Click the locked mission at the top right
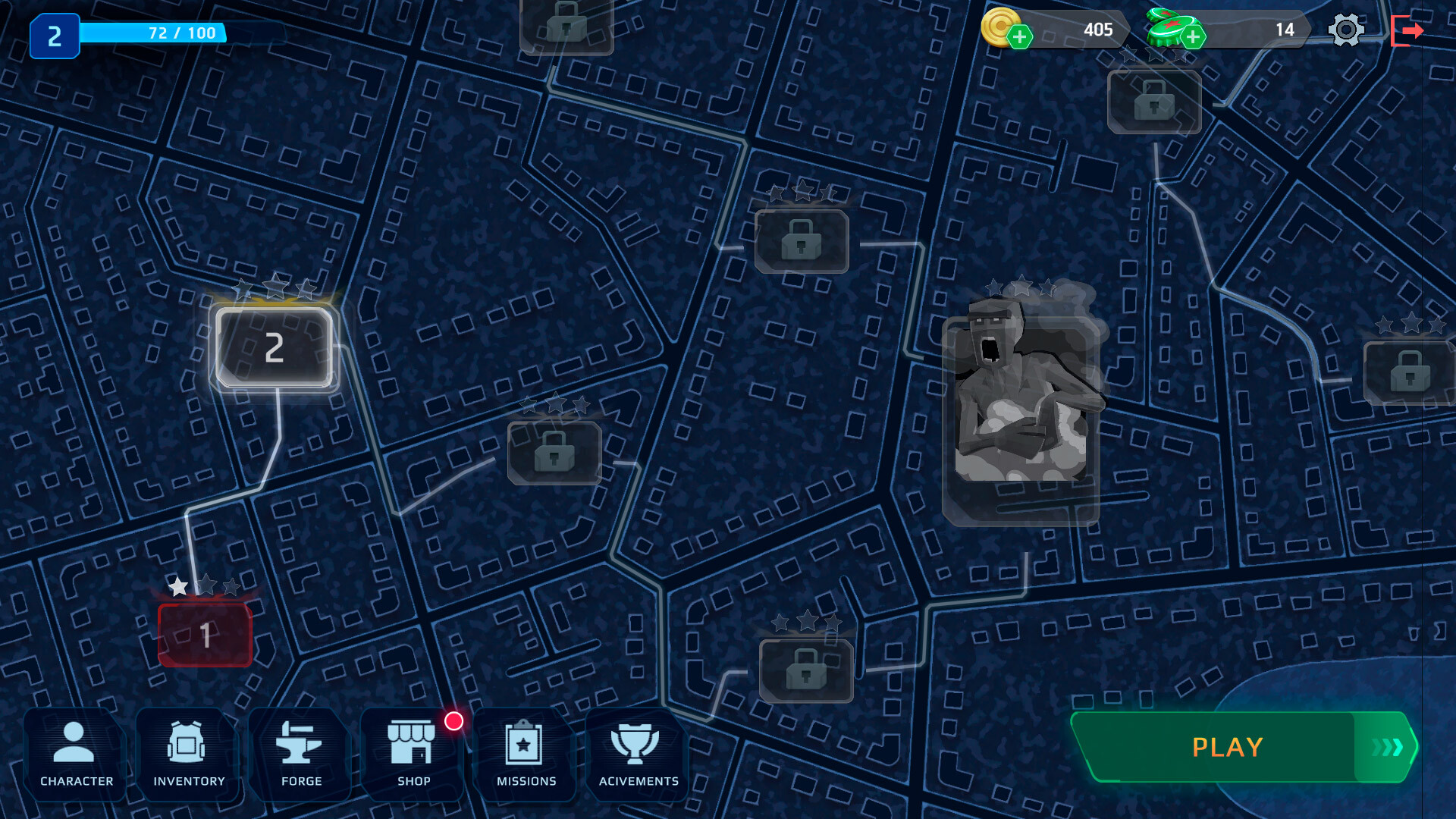The height and width of the screenshot is (819, 1456). coord(1154,102)
